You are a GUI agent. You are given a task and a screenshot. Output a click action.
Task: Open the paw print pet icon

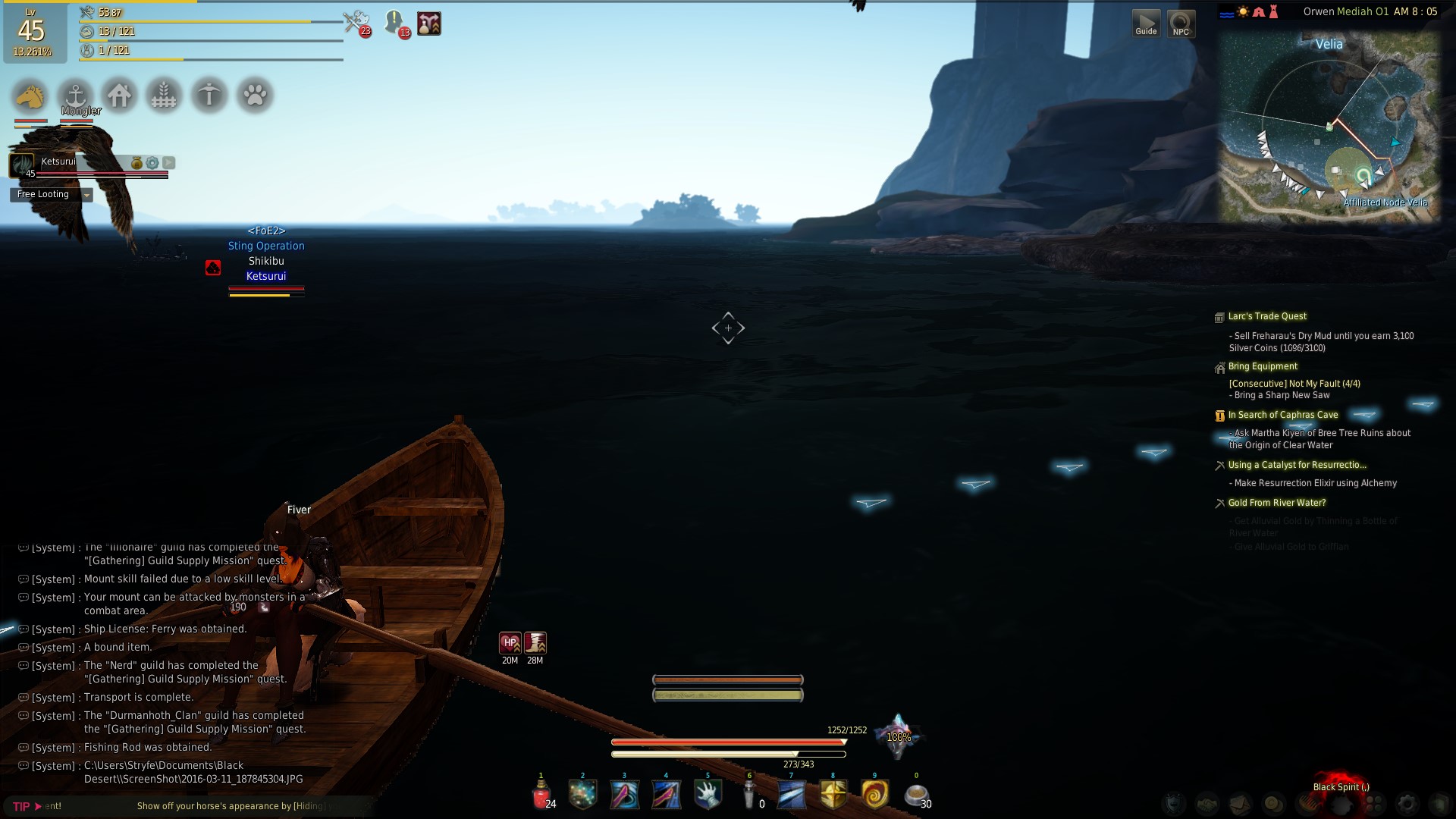[255, 96]
